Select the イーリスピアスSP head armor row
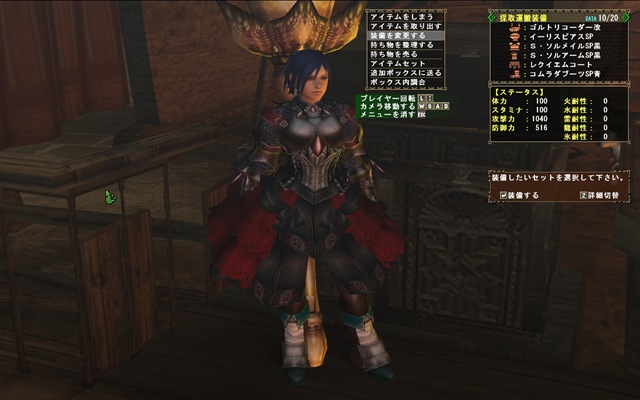Screen dimensions: 640x400 [562, 38]
